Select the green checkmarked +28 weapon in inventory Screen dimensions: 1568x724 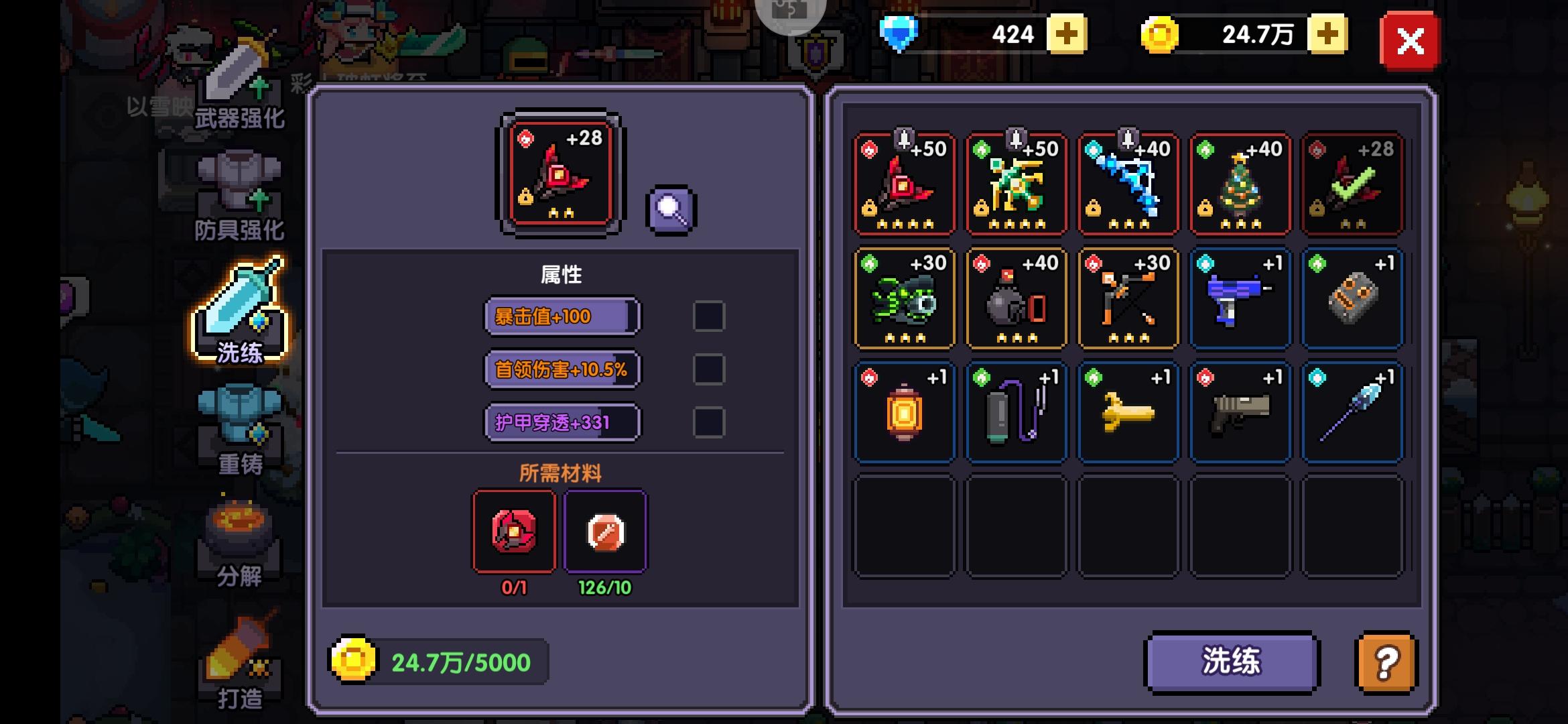pyautogui.click(x=1352, y=184)
